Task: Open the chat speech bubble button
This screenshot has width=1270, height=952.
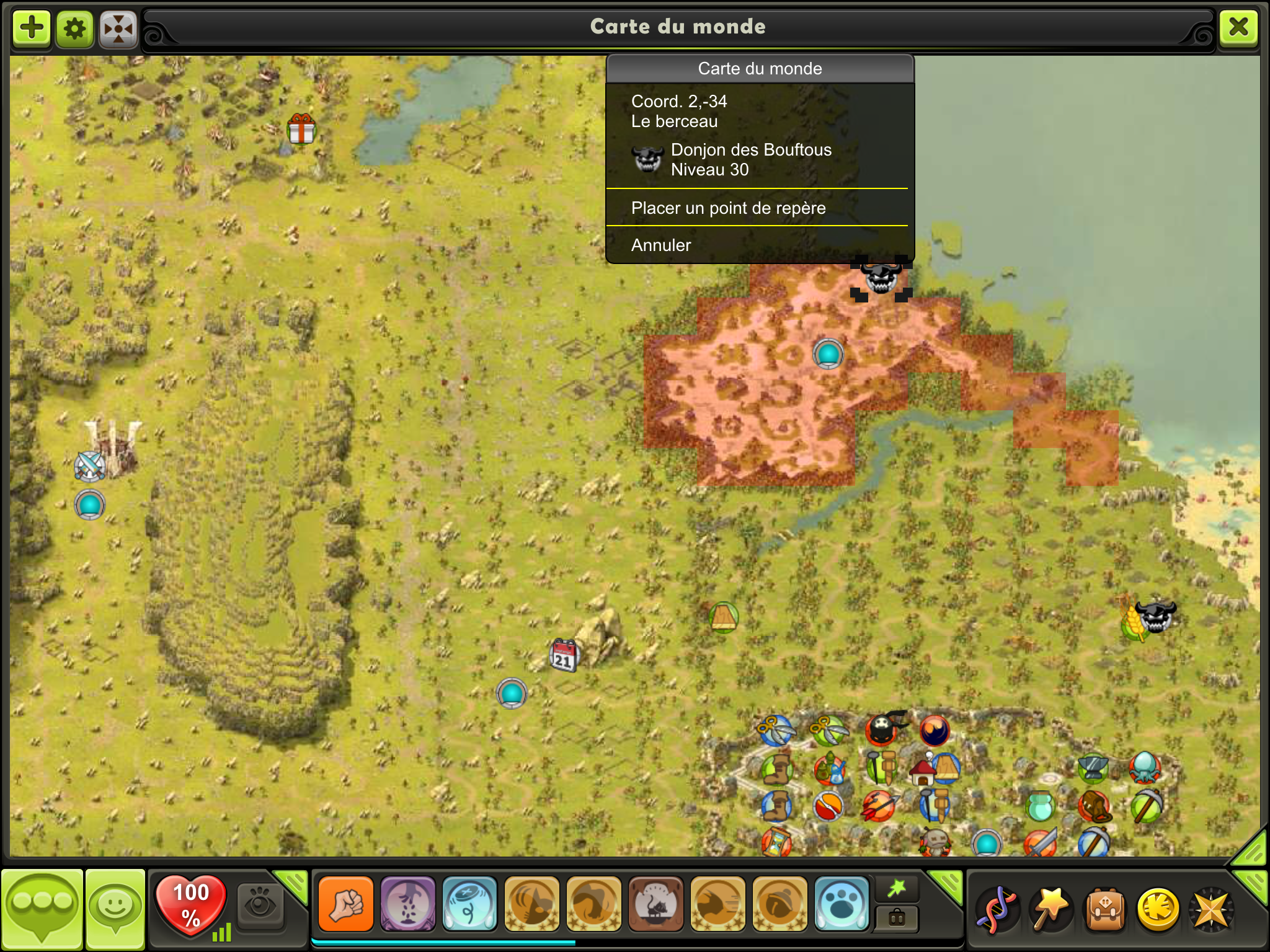Action: coord(42,907)
